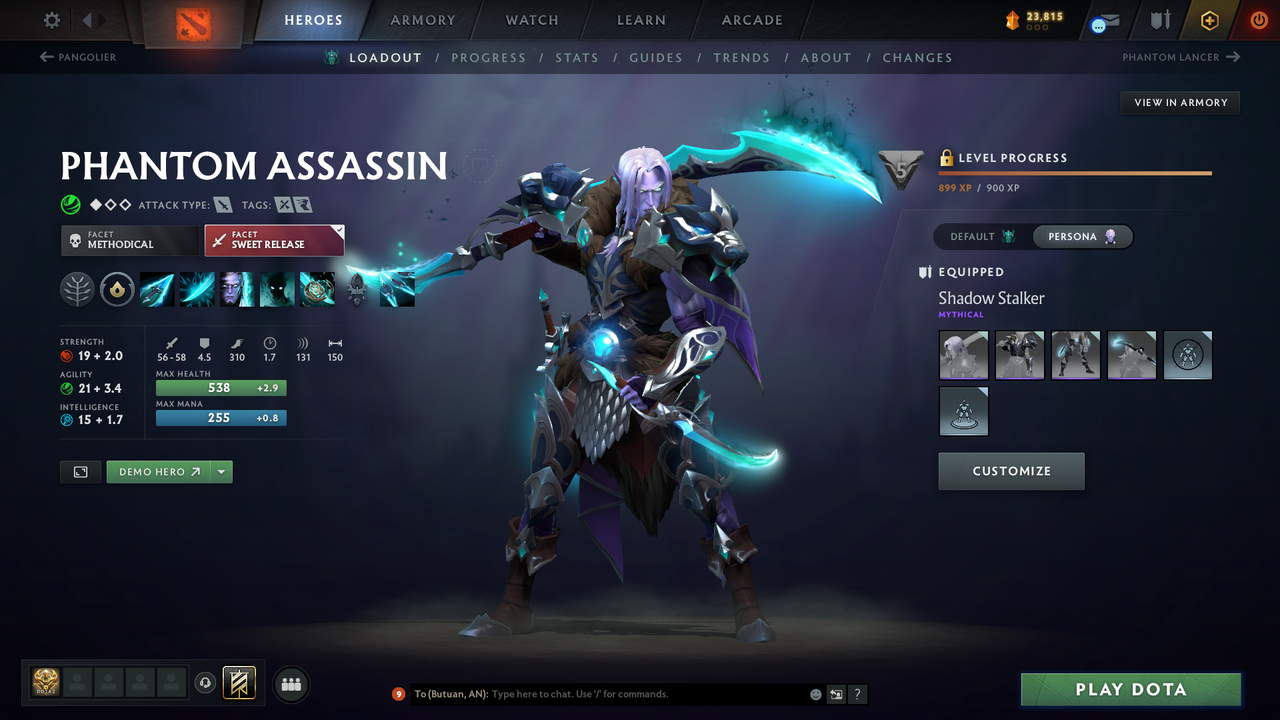Viewport: 1280px width, 720px height.
Task: Click the View In Armory button
Action: tap(1179, 102)
